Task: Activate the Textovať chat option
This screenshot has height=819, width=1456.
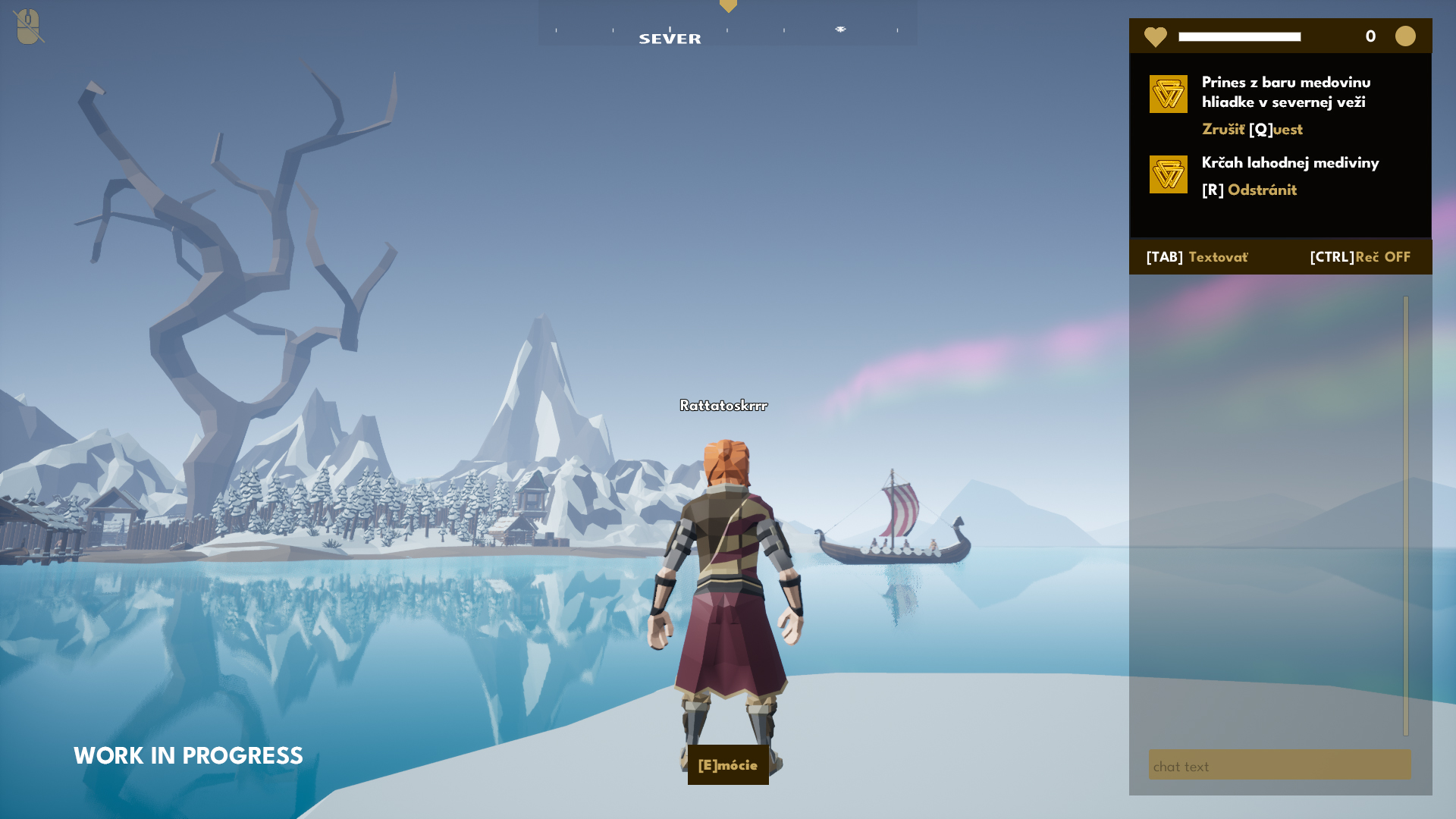Action: (x=1197, y=257)
